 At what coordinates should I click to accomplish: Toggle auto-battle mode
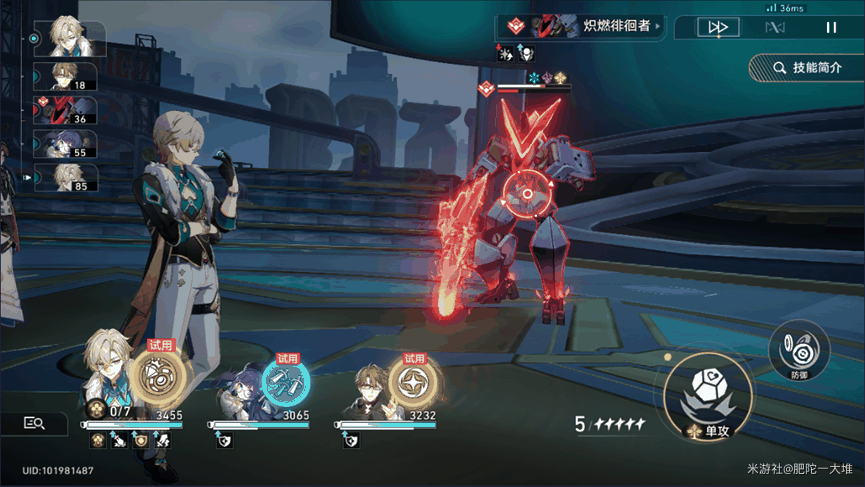point(774,28)
